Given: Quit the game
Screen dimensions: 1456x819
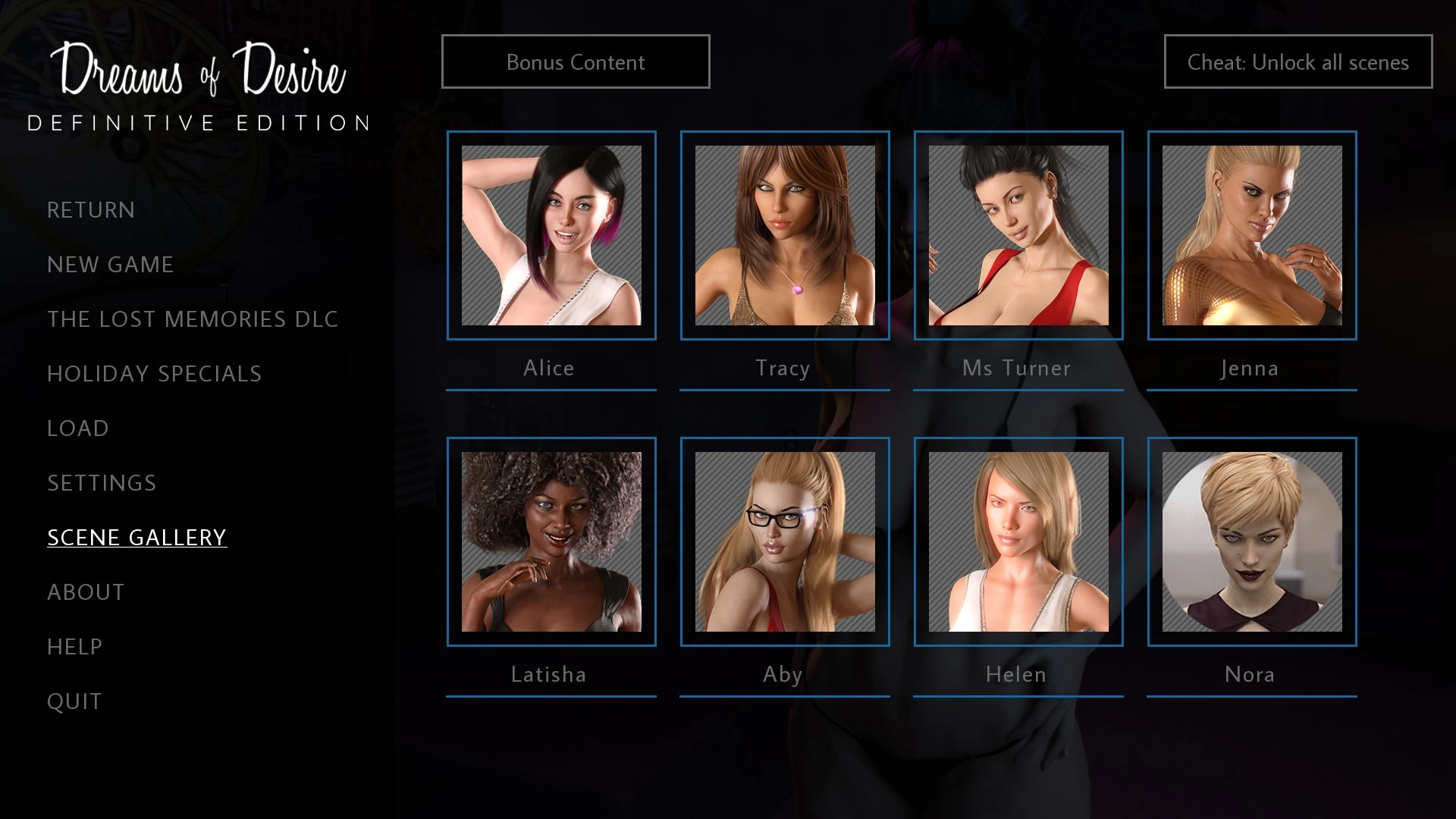Looking at the screenshot, I should tap(74, 701).
